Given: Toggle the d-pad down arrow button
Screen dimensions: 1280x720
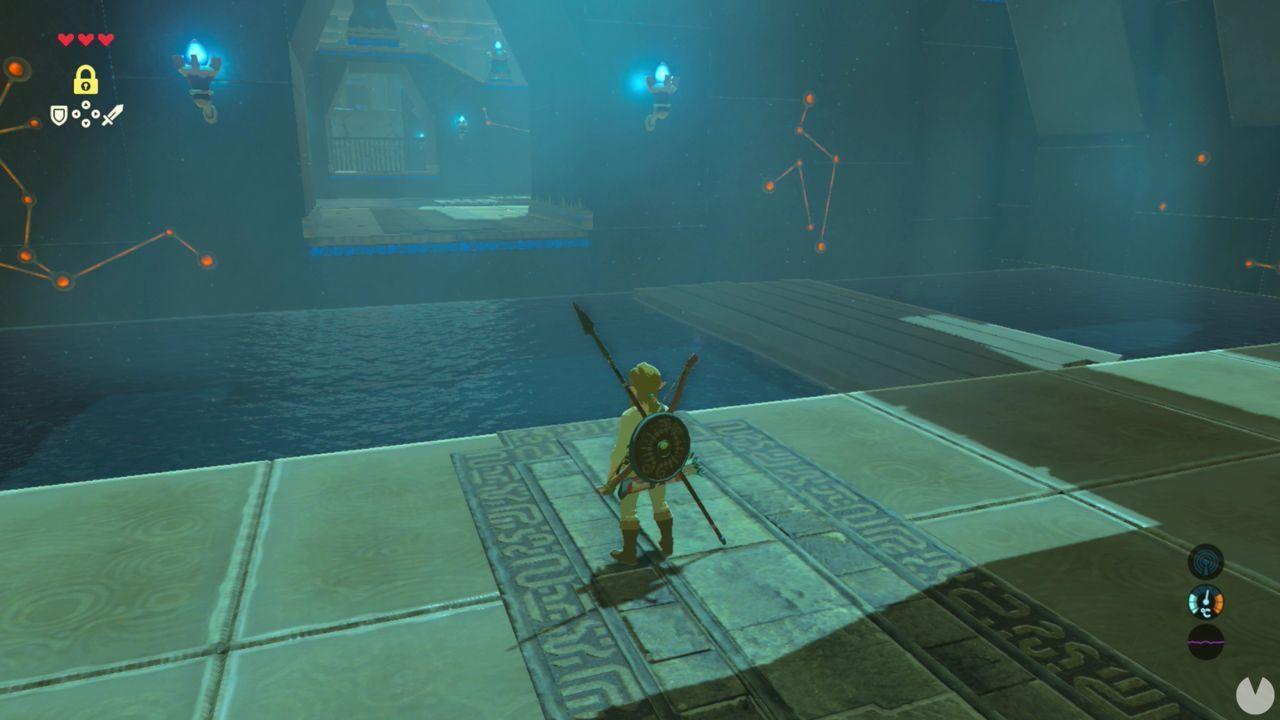Looking at the screenshot, I should click(86, 122).
